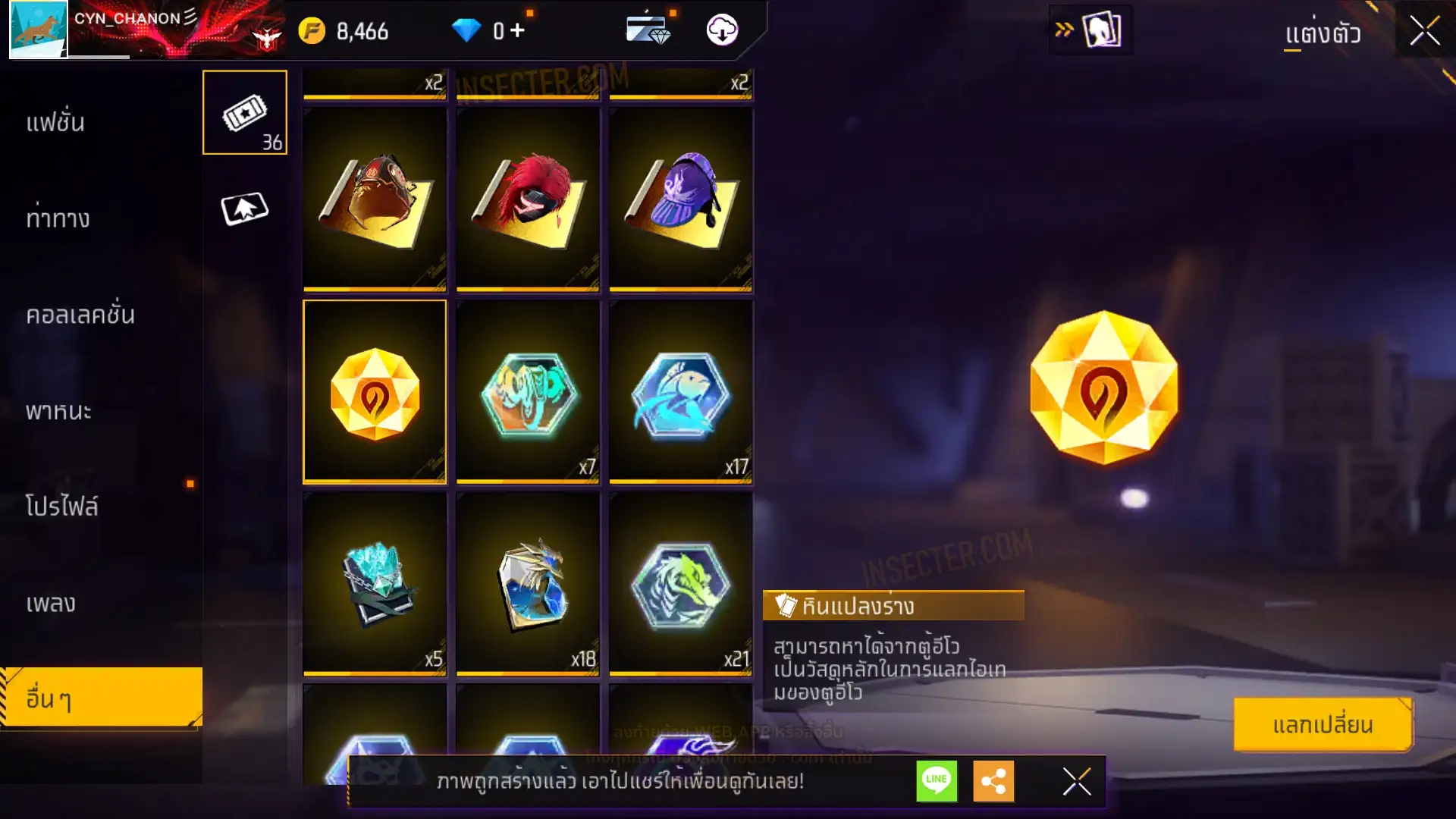Image resolution: width=1456 pixels, height=819 pixels.
Task: Select the อื่นๆ category tab
Action: click(x=100, y=698)
